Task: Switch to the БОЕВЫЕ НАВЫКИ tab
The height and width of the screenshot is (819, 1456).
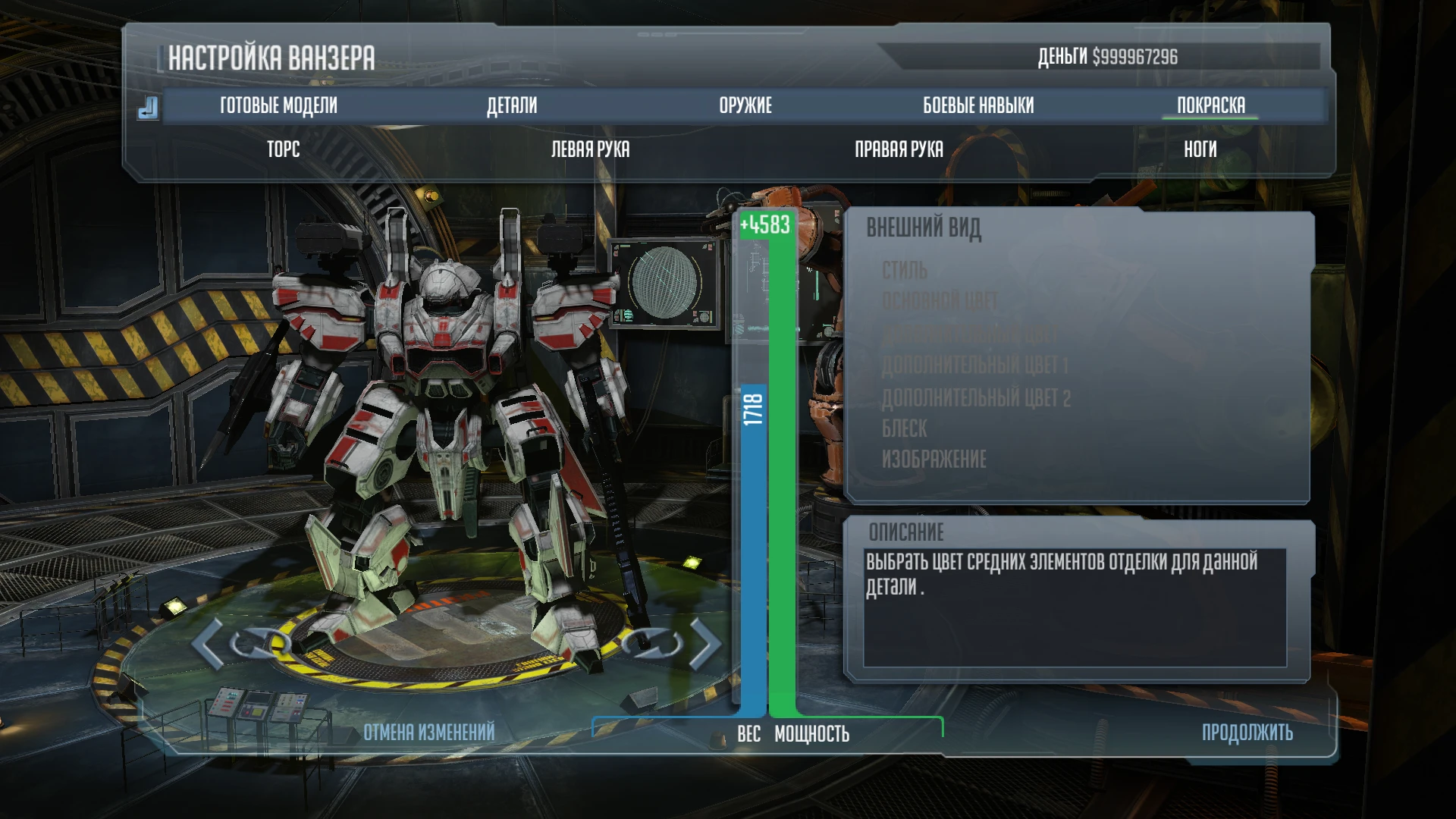Action: pos(978,105)
